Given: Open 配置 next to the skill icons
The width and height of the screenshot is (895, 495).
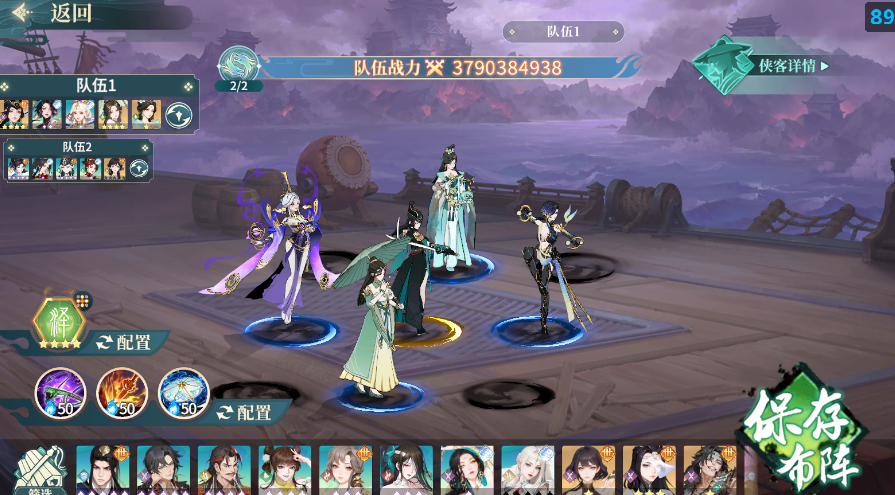Looking at the screenshot, I should (x=246, y=412).
